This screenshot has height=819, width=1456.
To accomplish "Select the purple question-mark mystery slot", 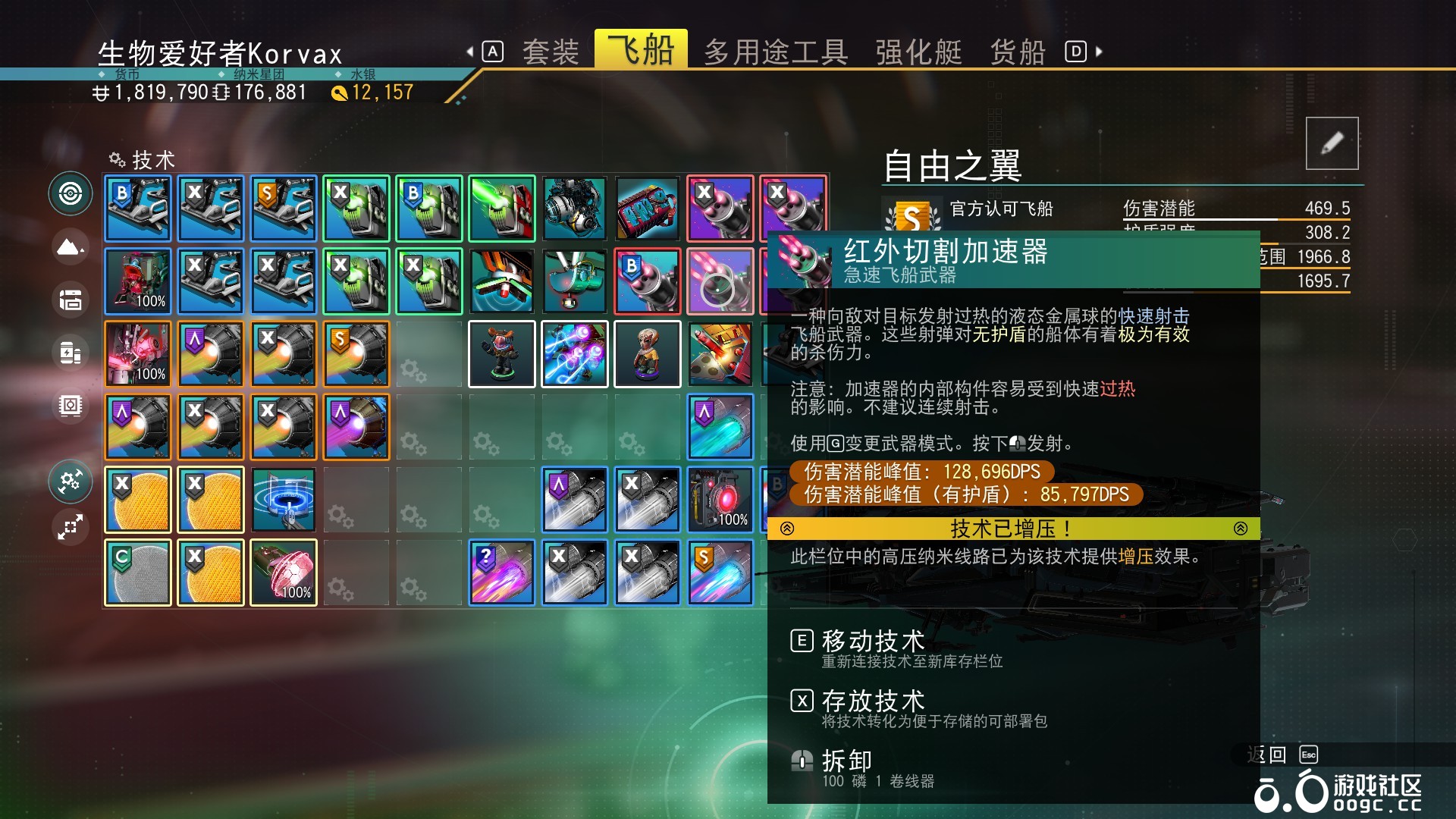I will click(501, 572).
